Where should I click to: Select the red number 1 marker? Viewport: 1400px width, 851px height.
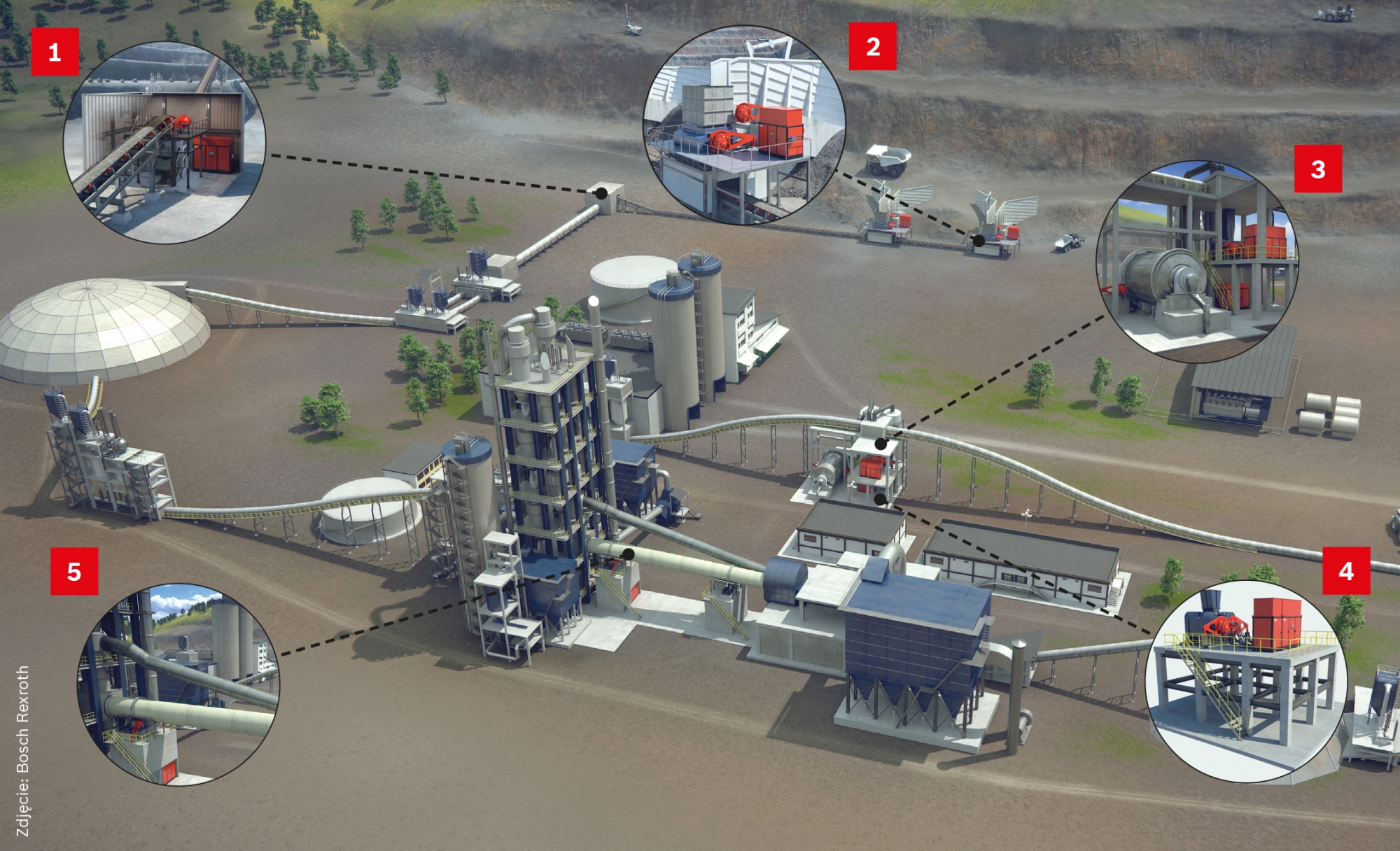tap(55, 52)
